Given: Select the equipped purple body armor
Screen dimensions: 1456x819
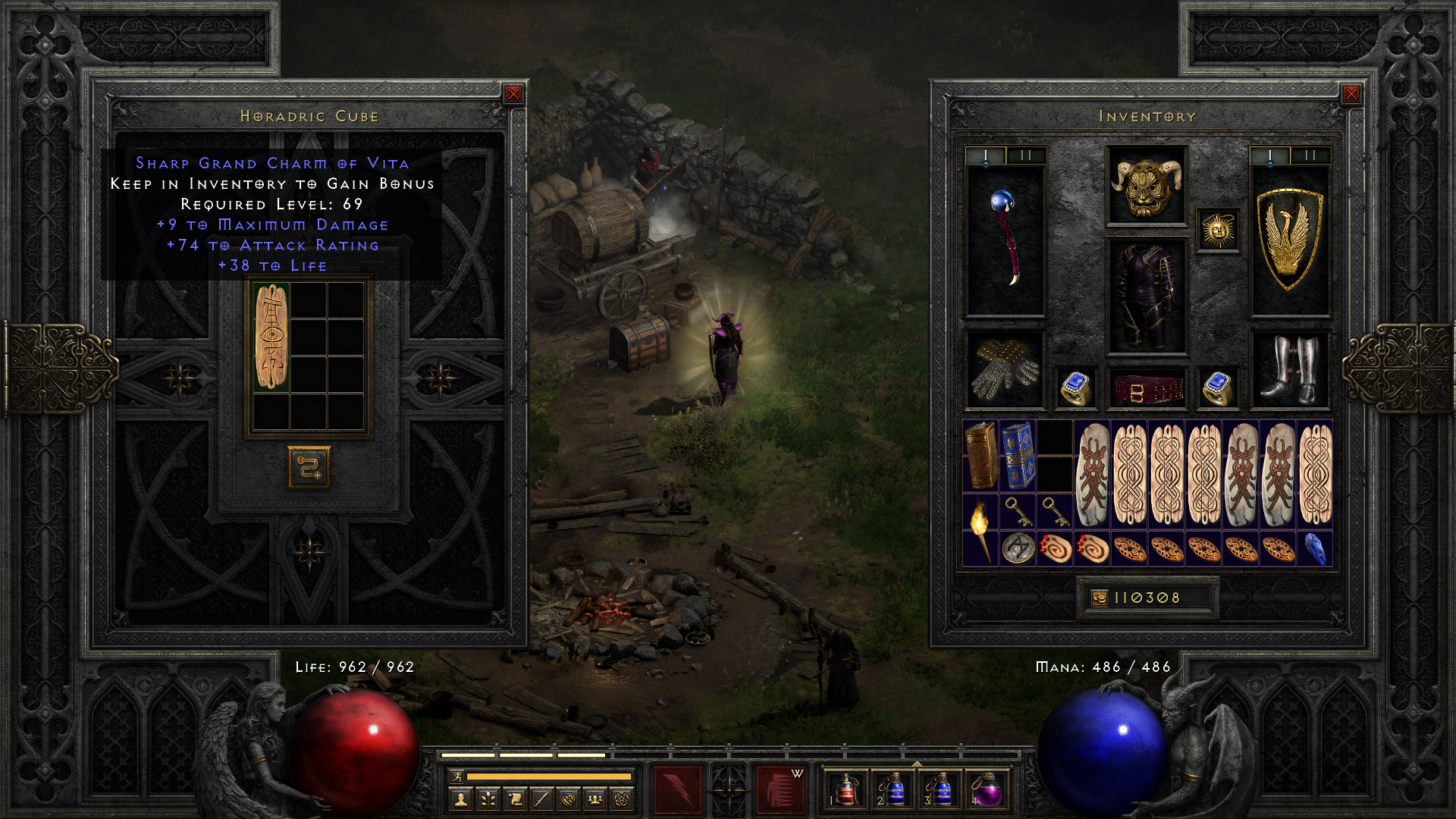Looking at the screenshot, I should (x=1146, y=297).
